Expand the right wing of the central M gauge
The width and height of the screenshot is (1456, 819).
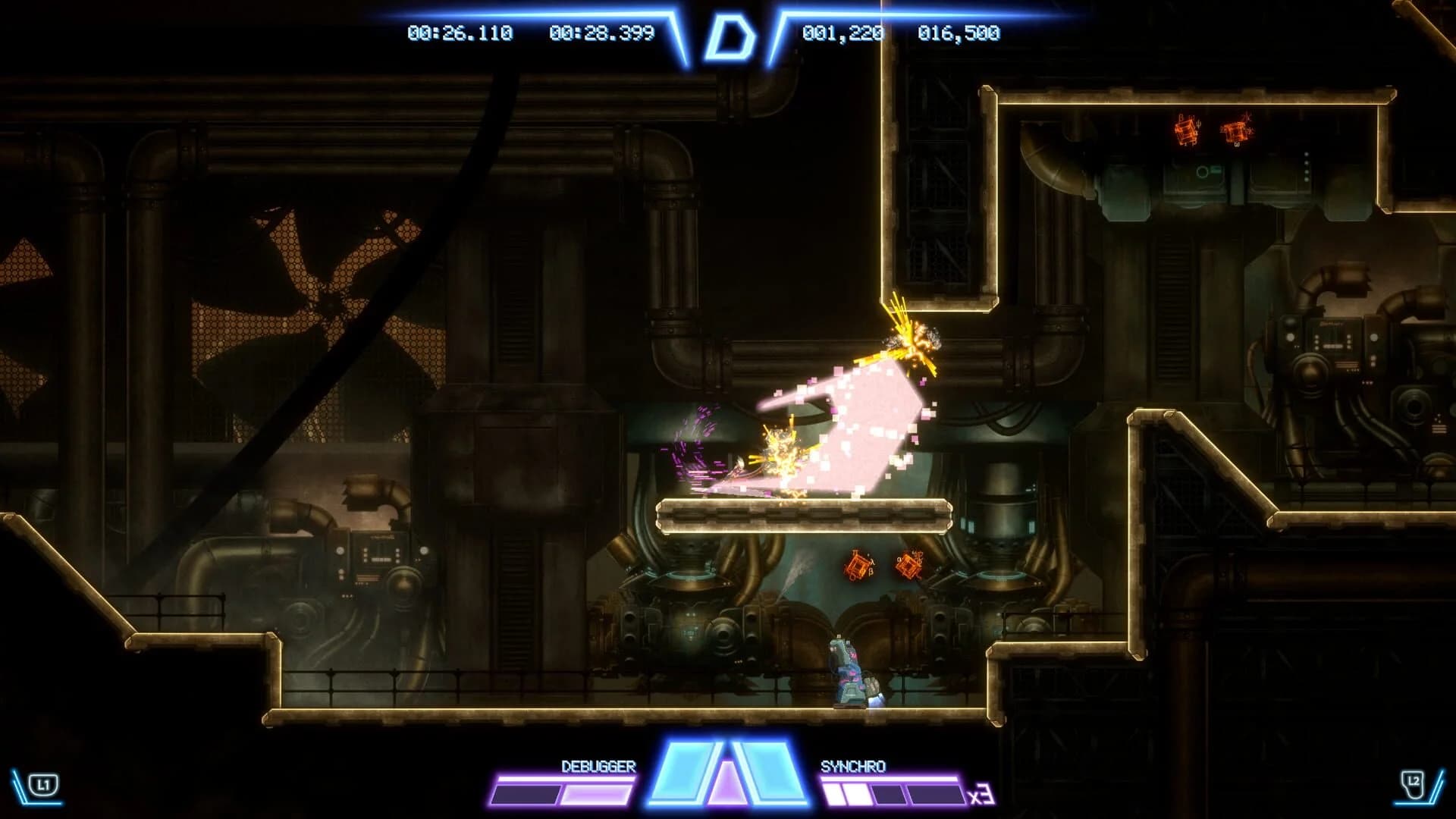point(770,773)
